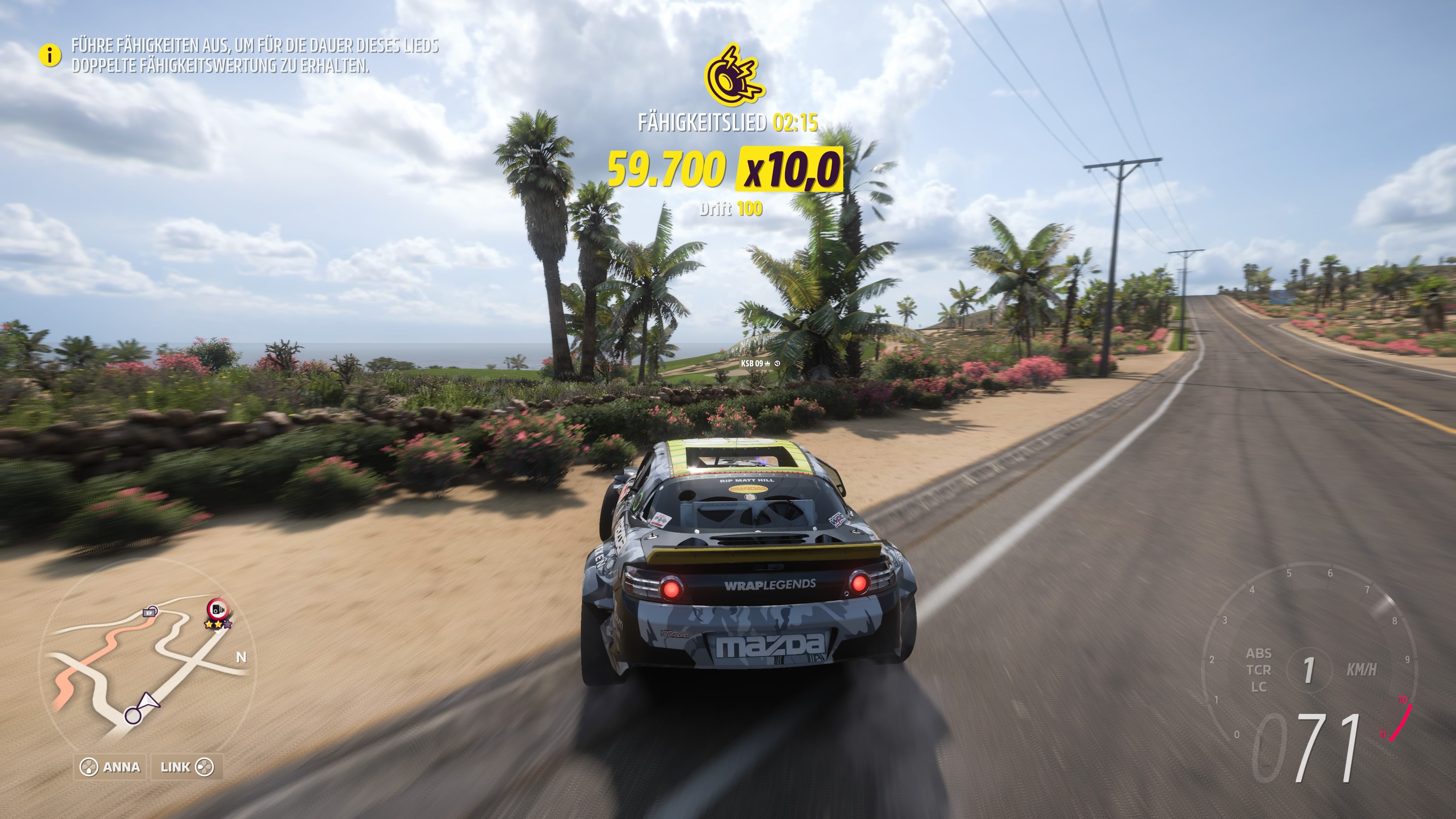Select the speed trap camera icon on minimap
Image resolution: width=1456 pixels, height=819 pixels.
pyautogui.click(x=218, y=609)
